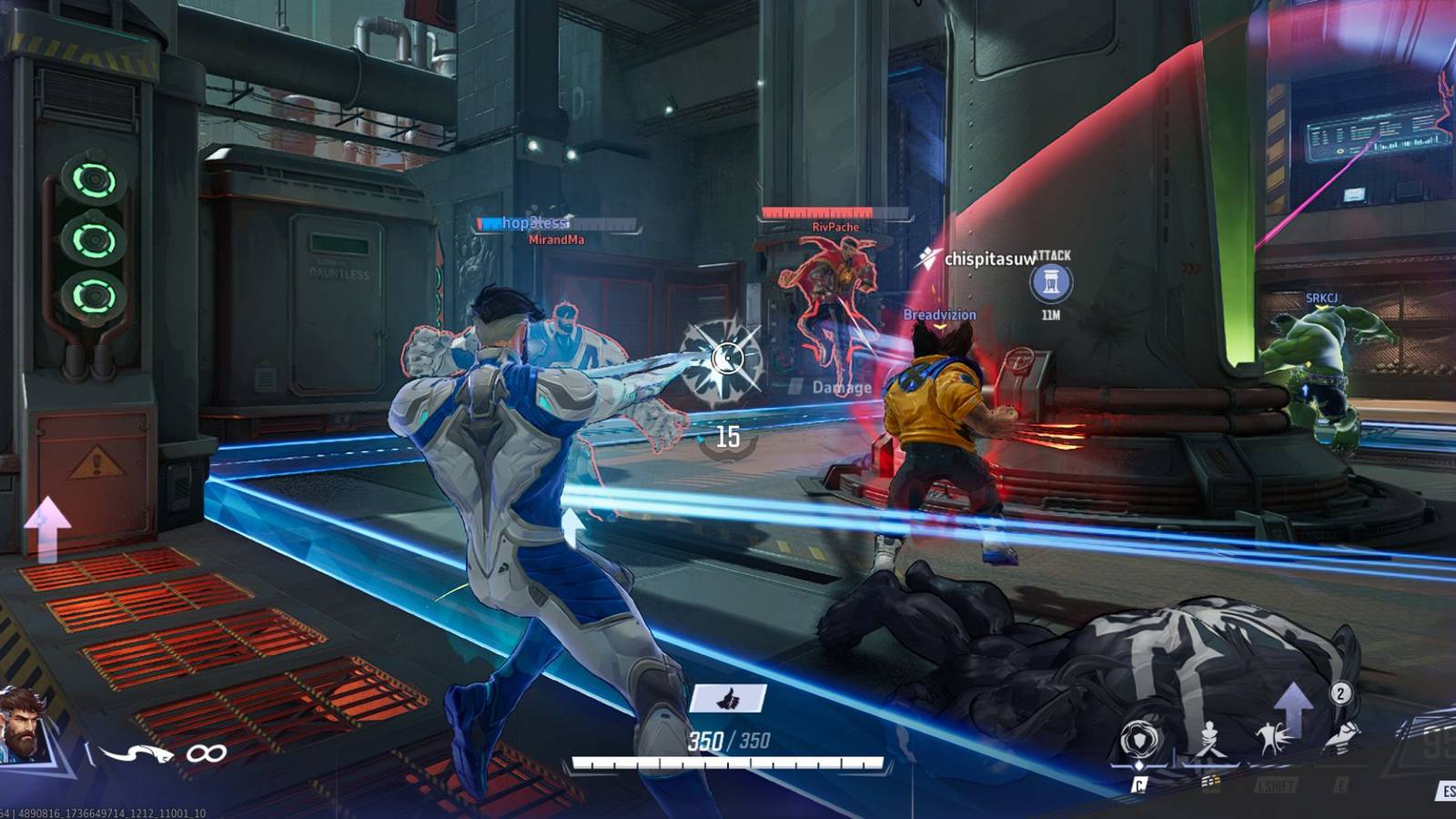The height and width of the screenshot is (819, 1456).
Task: Activate the swirling shield ability icon
Action: coord(1140,739)
